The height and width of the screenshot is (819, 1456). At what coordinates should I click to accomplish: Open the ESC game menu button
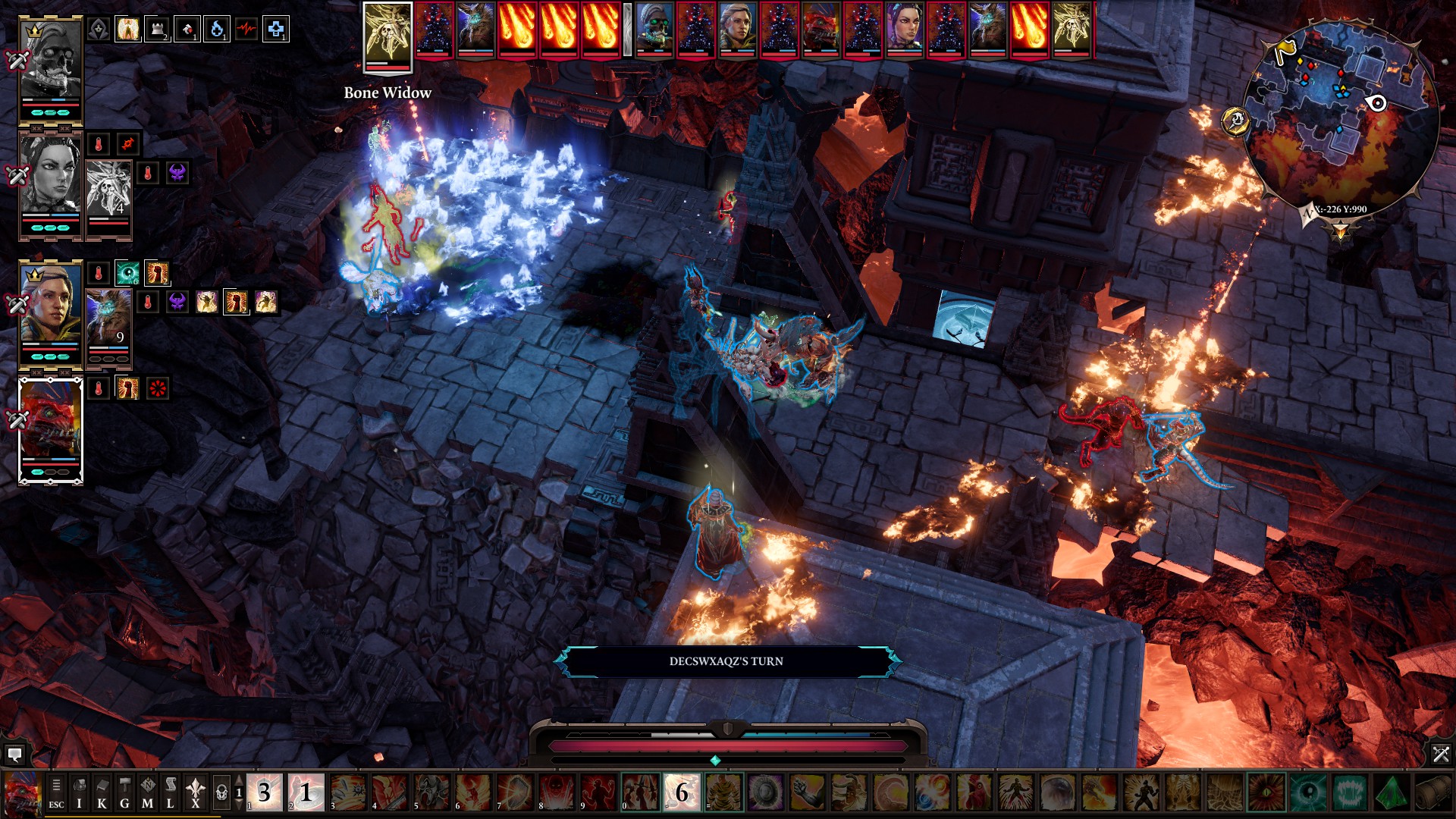(56, 793)
